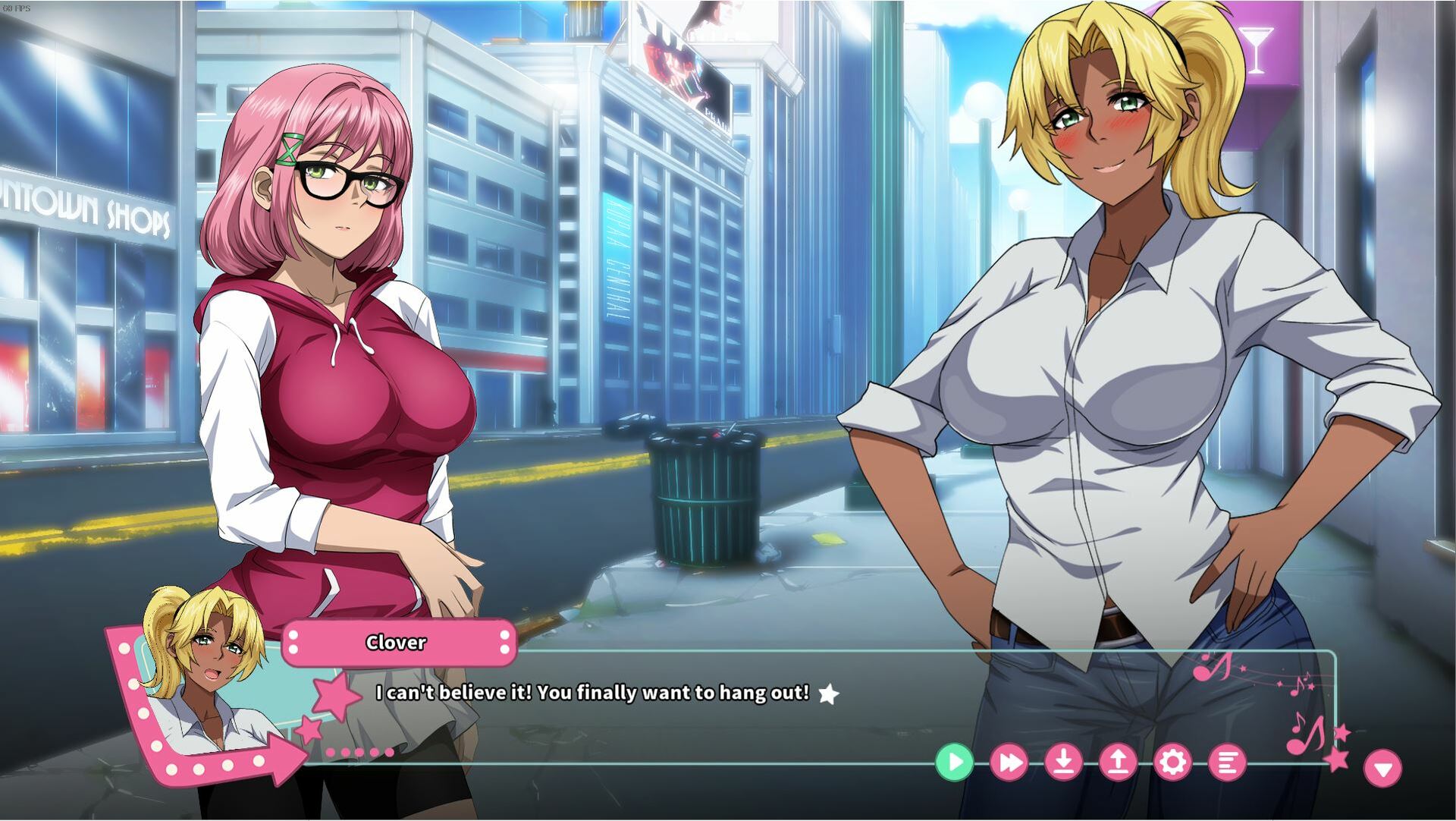This screenshot has height=821, width=1456.
Task: Open settings with the gear icon
Action: point(1172,762)
